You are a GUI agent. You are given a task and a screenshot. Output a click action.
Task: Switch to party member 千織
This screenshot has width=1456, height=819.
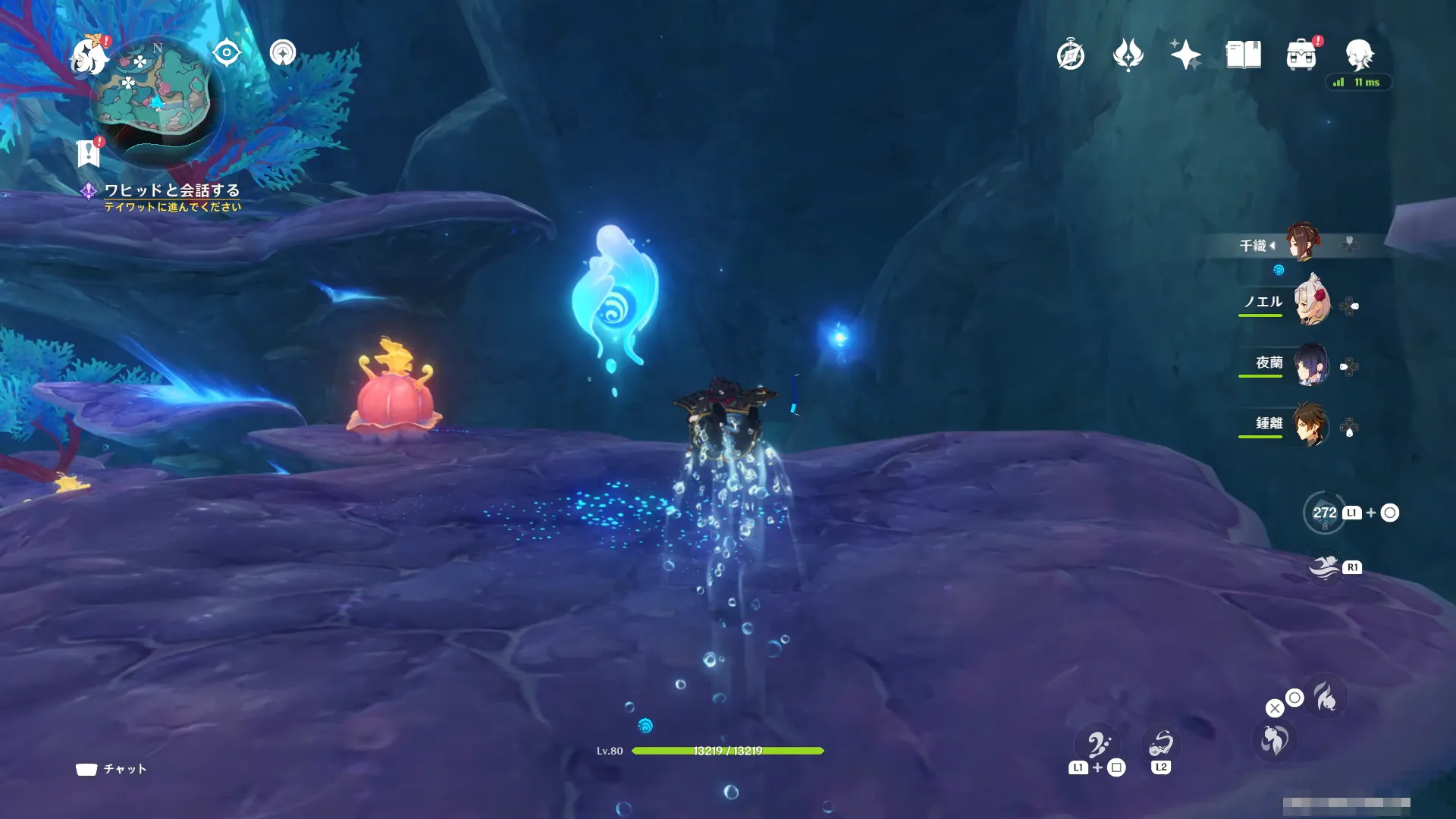point(1302,243)
